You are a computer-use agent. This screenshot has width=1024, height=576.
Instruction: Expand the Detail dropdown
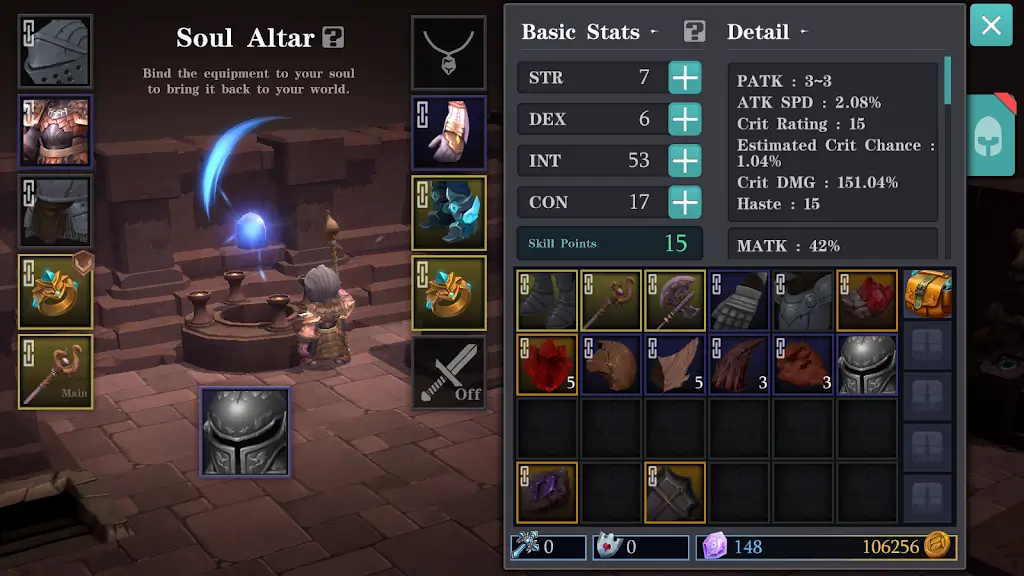coord(766,32)
